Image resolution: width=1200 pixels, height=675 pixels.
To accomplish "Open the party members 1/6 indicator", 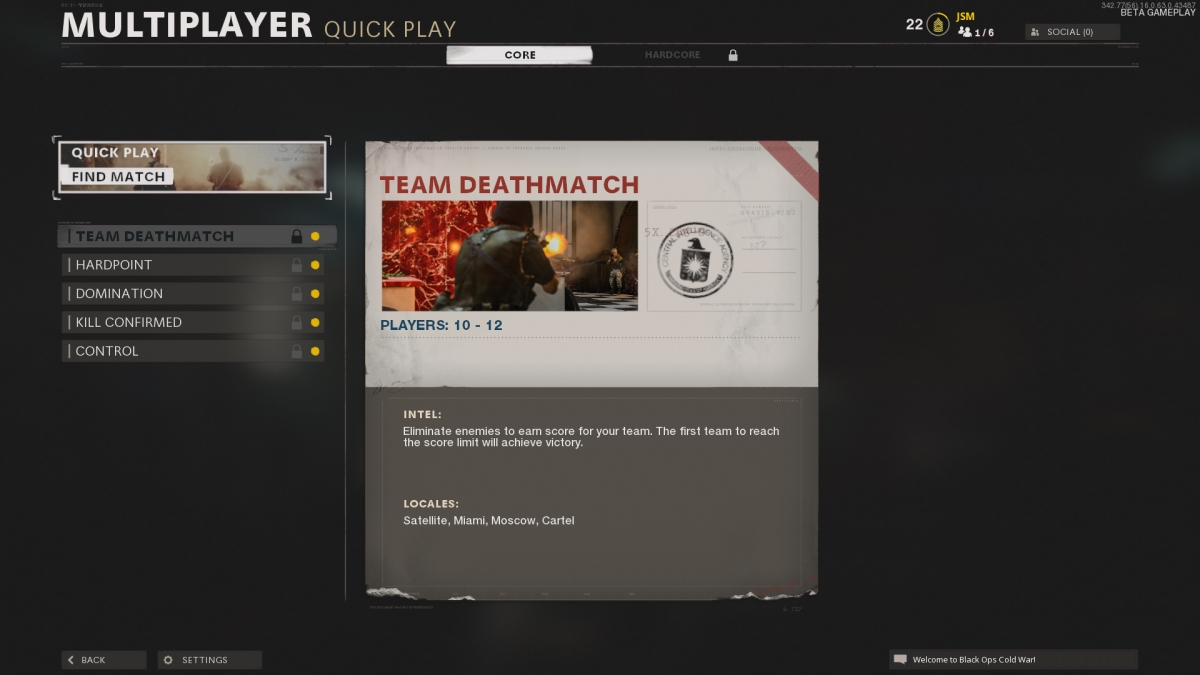I will (x=976, y=33).
